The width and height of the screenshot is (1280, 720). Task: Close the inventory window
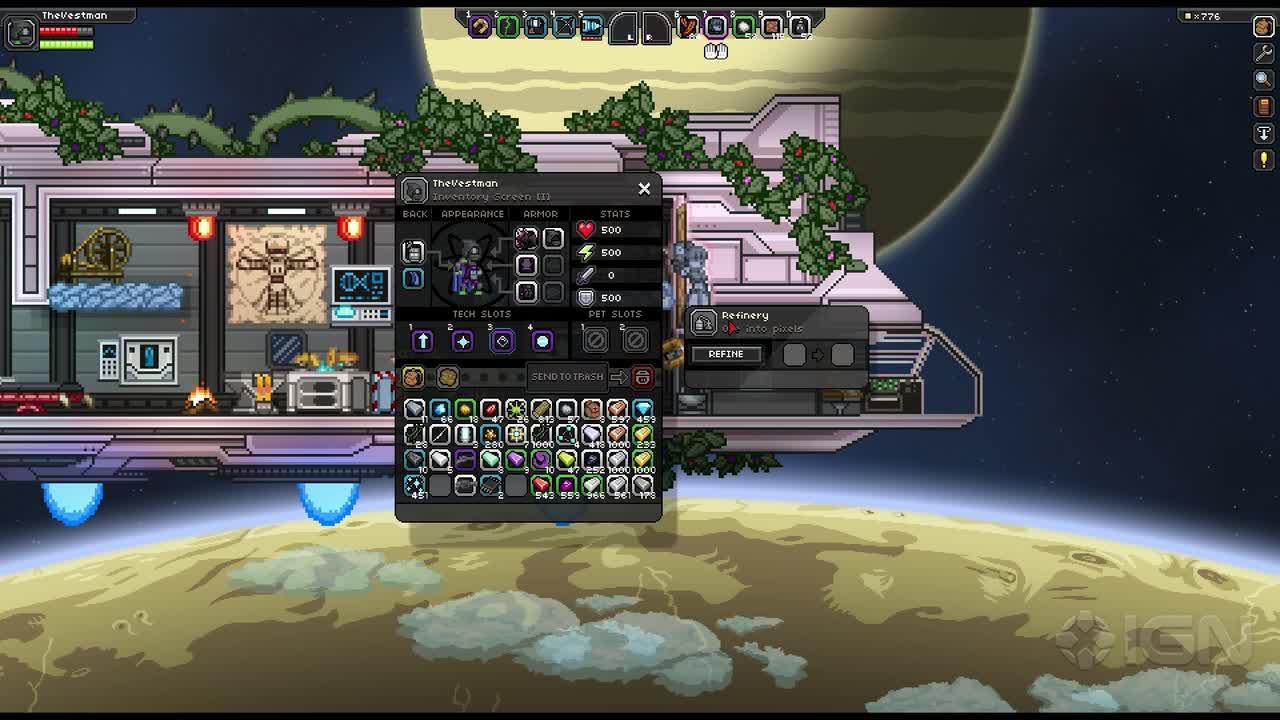click(x=644, y=188)
